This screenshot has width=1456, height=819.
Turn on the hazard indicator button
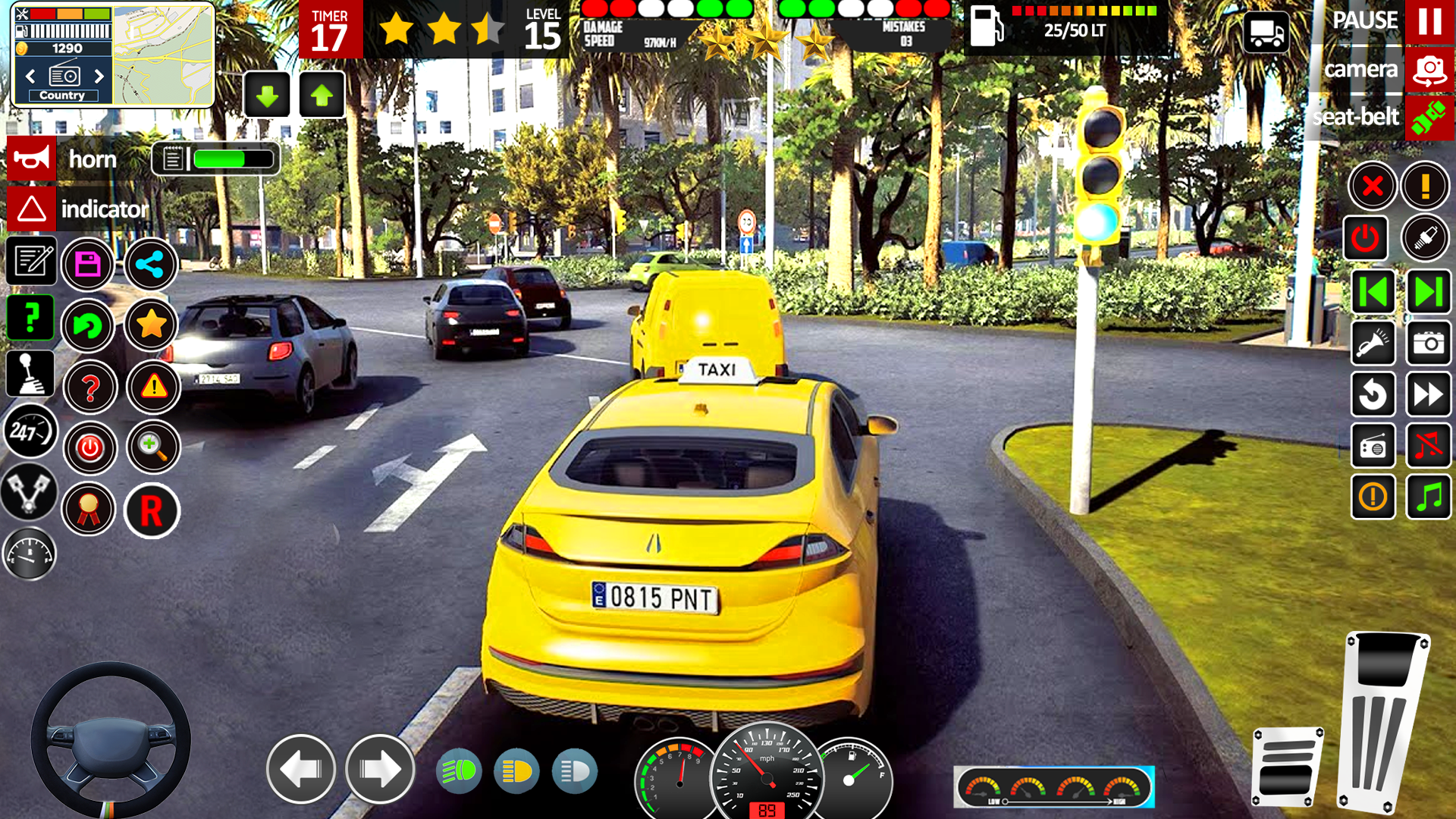coord(32,209)
